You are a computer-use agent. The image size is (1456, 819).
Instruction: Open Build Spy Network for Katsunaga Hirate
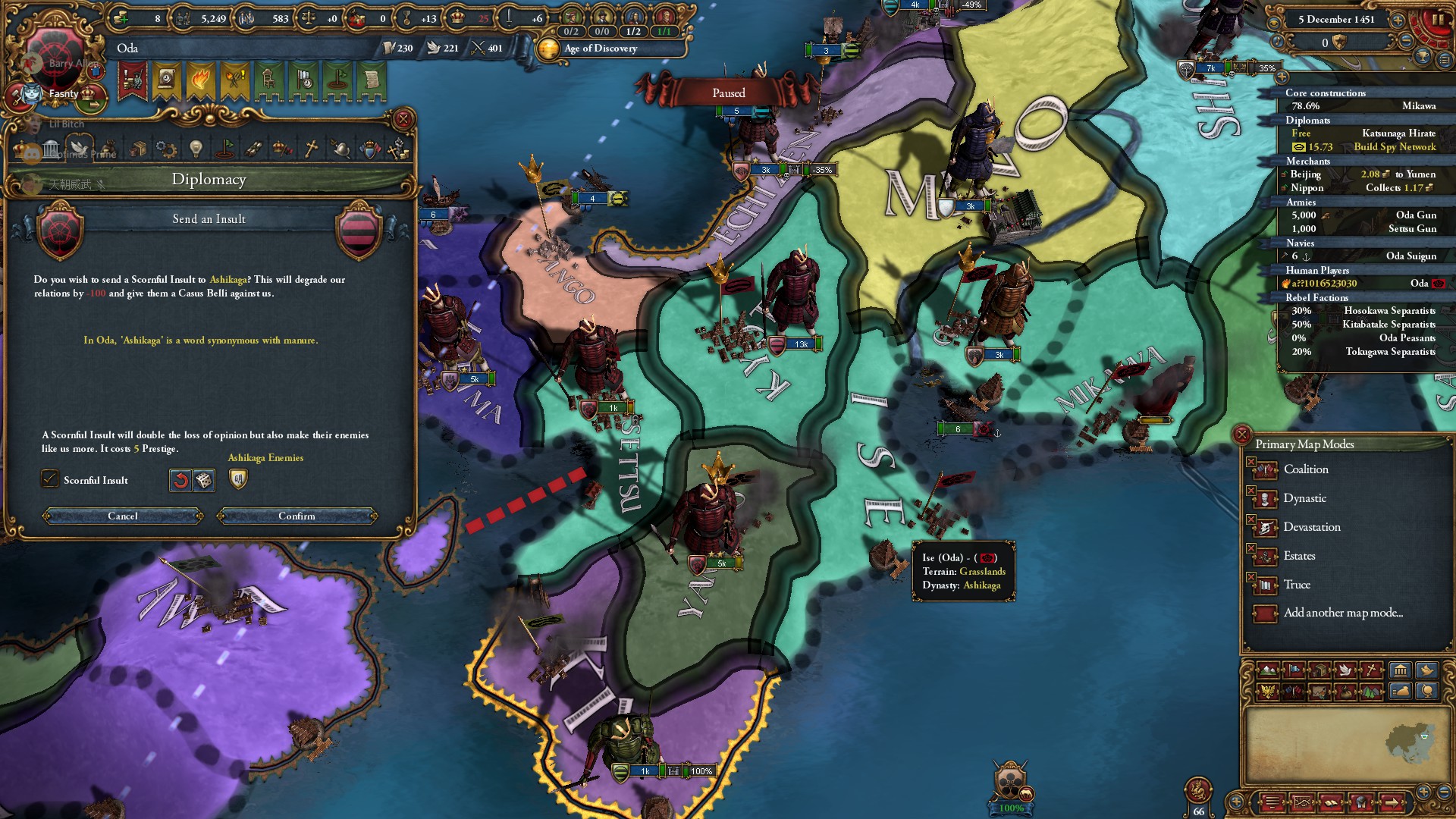coord(1395,147)
